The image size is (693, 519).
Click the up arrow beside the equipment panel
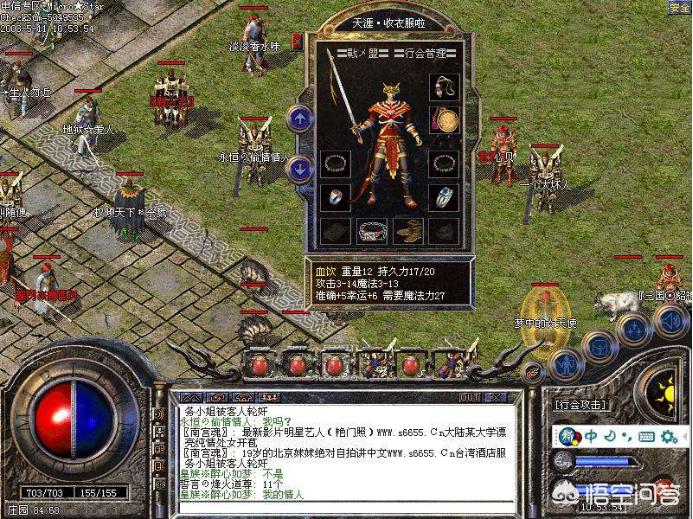pyautogui.click(x=299, y=118)
